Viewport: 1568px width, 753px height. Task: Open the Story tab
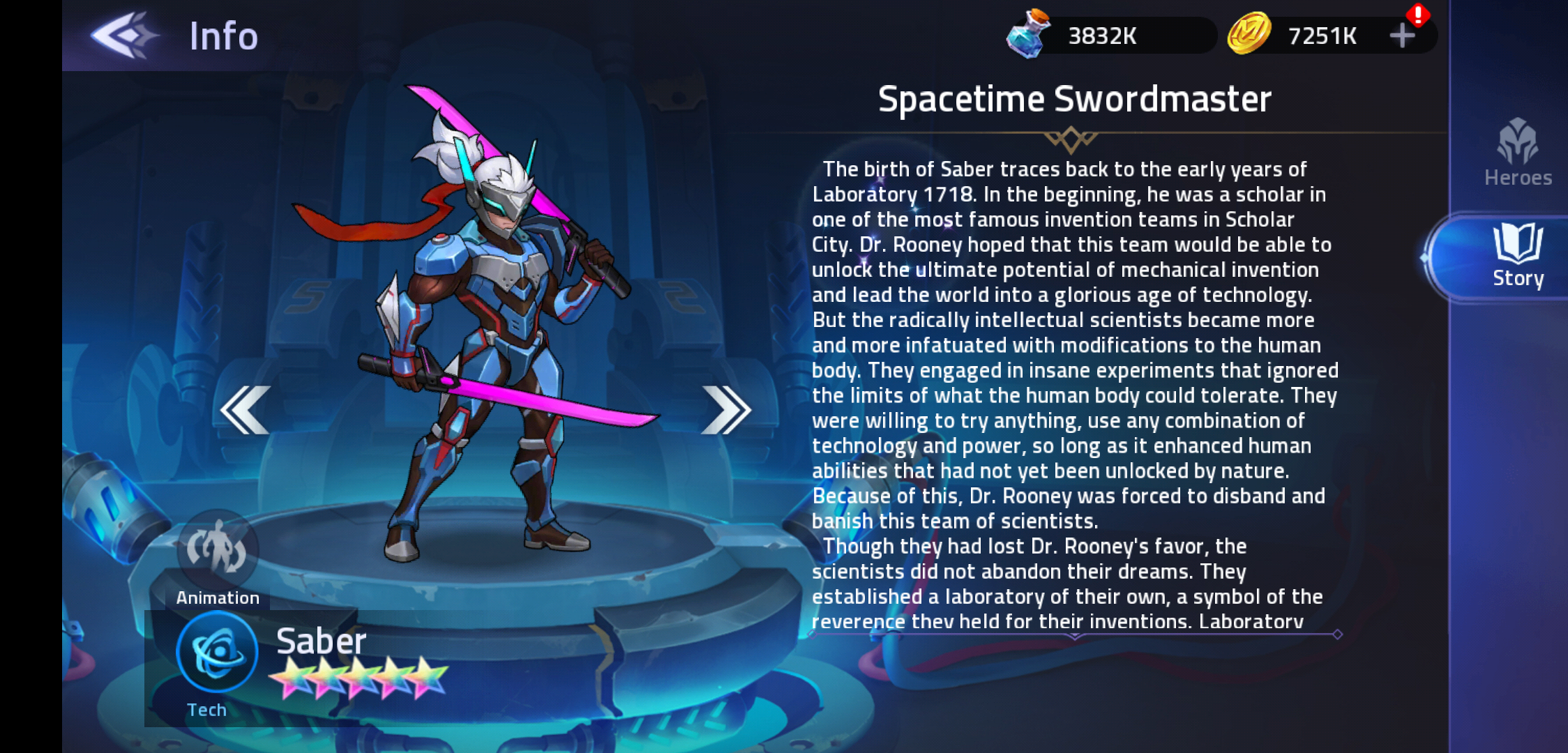(1517, 257)
